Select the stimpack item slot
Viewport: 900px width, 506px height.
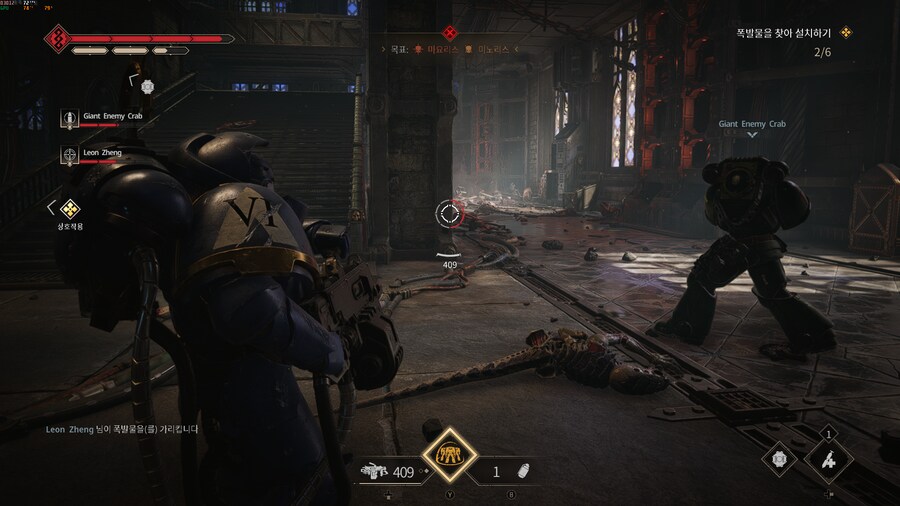pyautogui.click(x=829, y=459)
